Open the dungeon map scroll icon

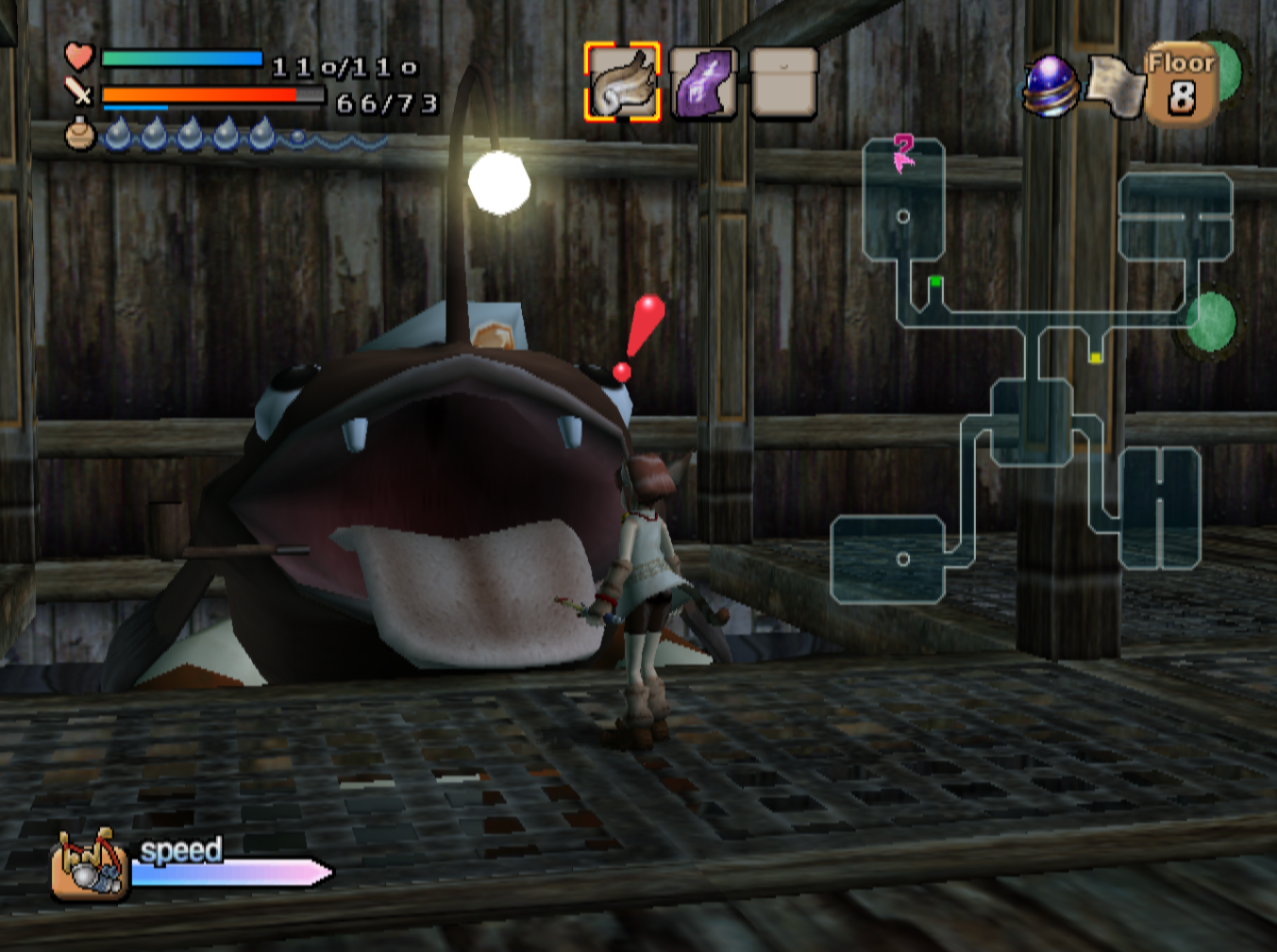[x=1115, y=88]
